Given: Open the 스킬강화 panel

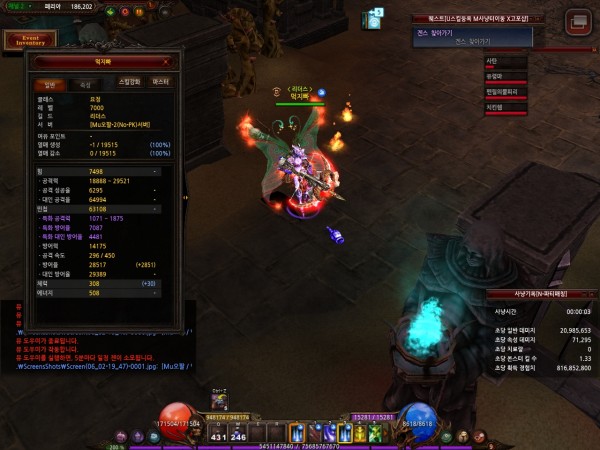Looking at the screenshot, I should click(129, 82).
